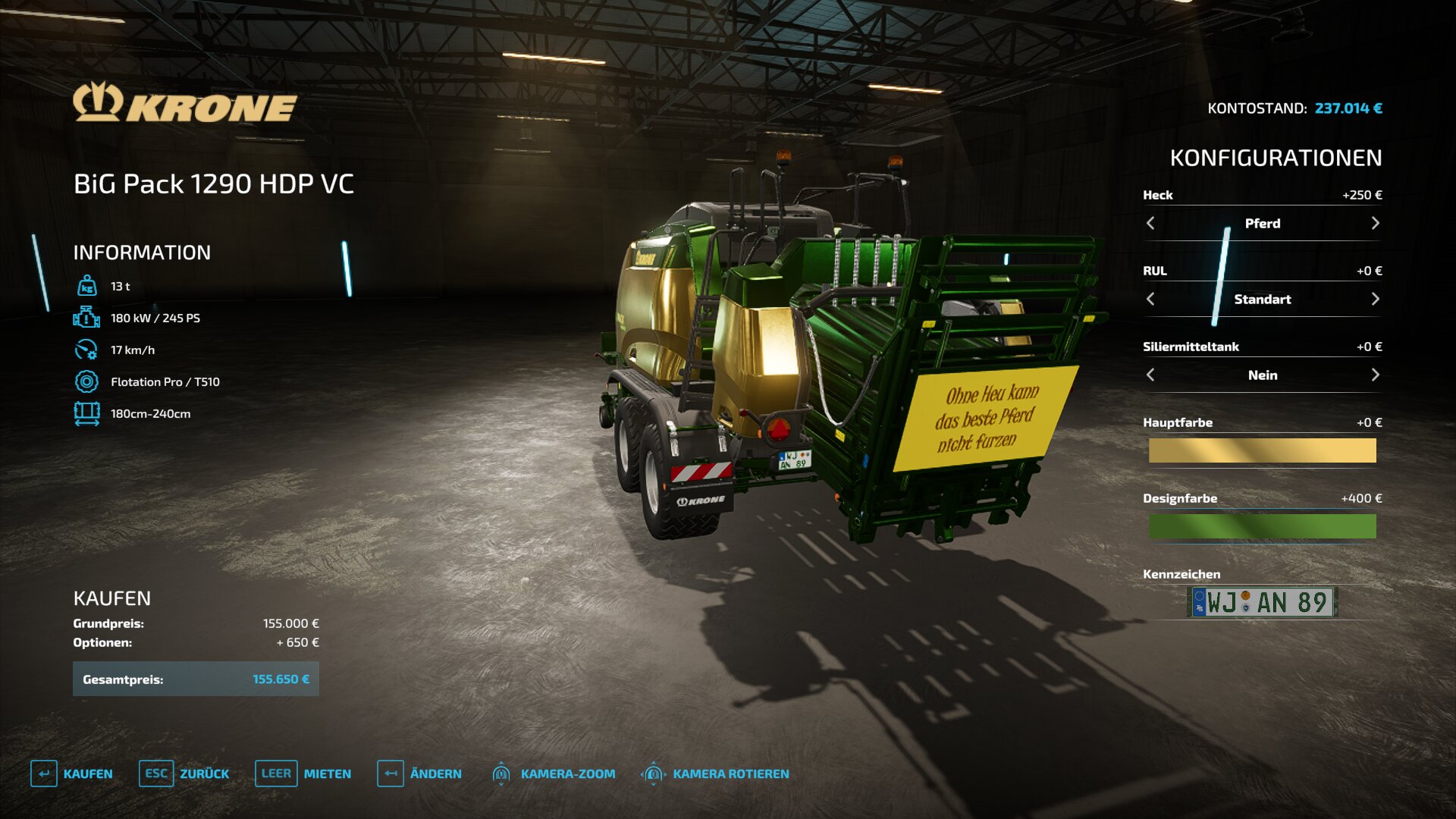The width and height of the screenshot is (1456, 819).
Task: Buy the baler with Kaufen
Action: 72,773
